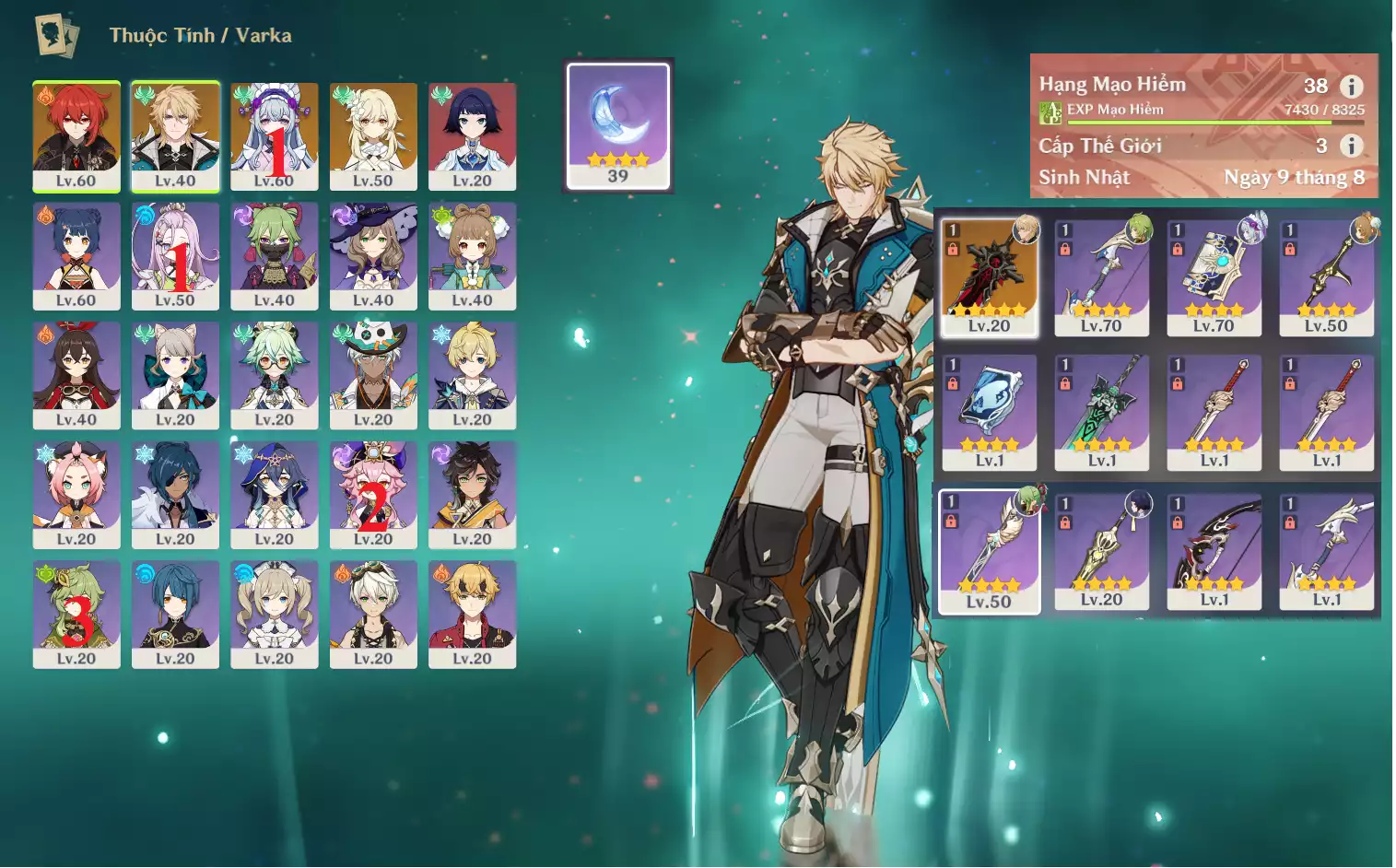Choose the Kaeya card with the eyepatch
The width and height of the screenshot is (1396, 868).
pyautogui.click(x=175, y=494)
